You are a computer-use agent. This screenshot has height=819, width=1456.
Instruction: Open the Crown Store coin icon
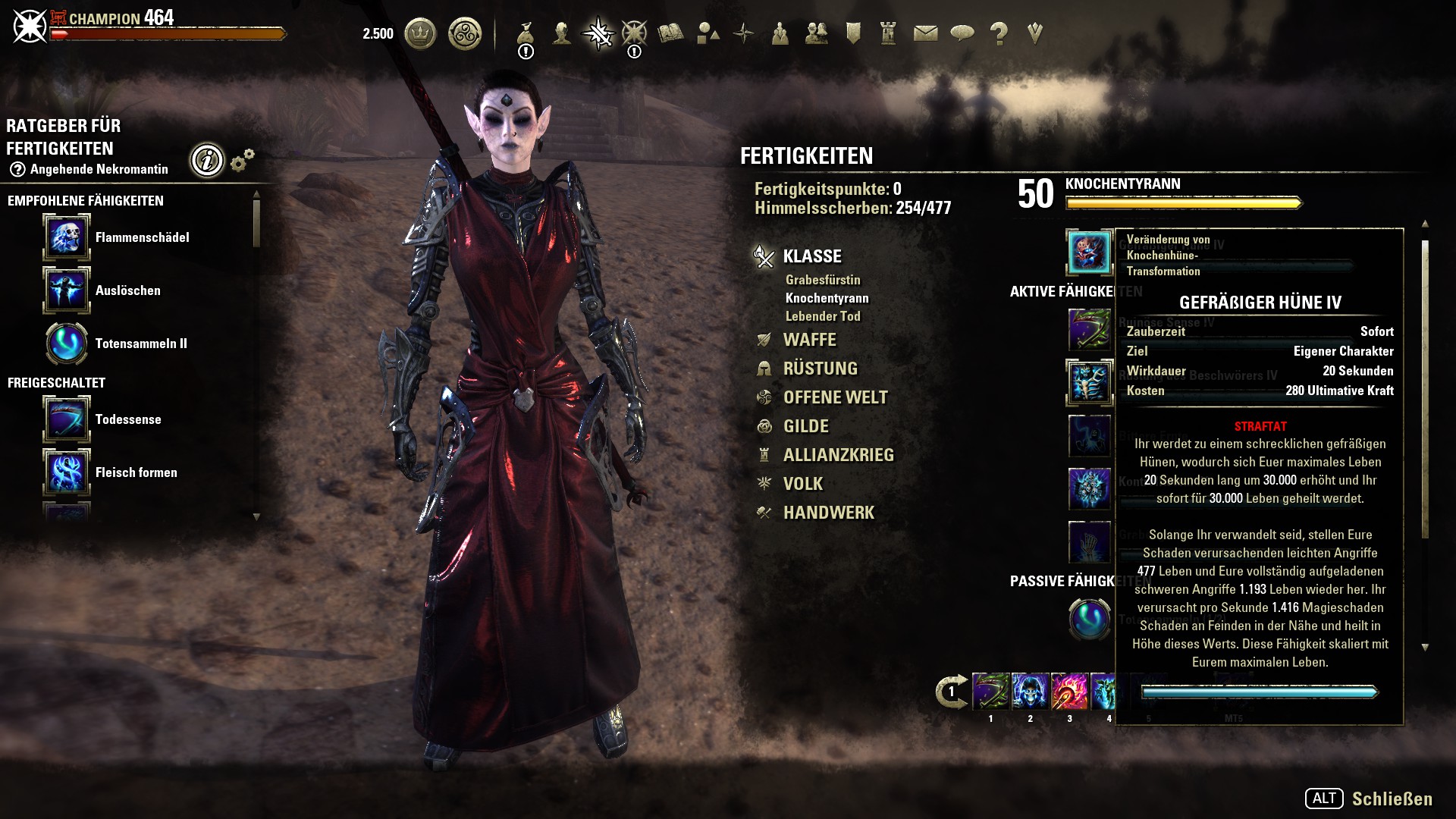tap(420, 33)
